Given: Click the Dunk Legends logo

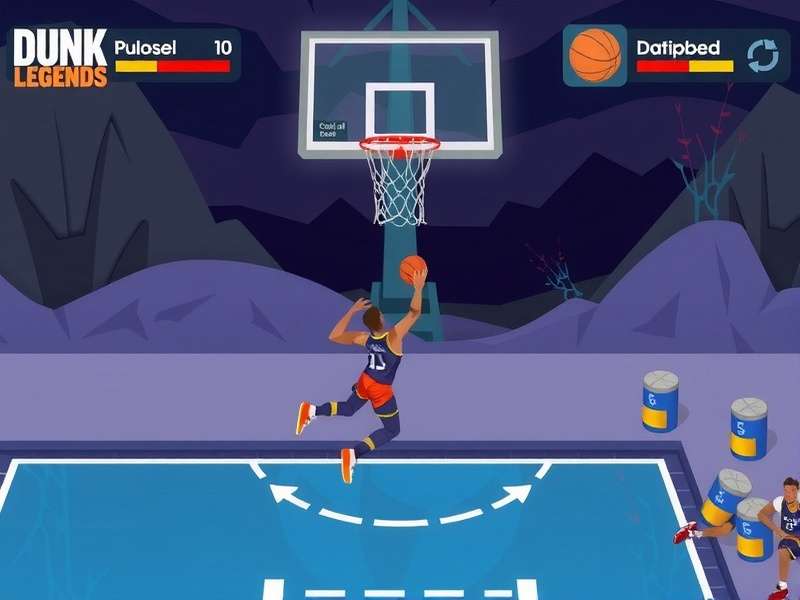Looking at the screenshot, I should tap(60, 57).
